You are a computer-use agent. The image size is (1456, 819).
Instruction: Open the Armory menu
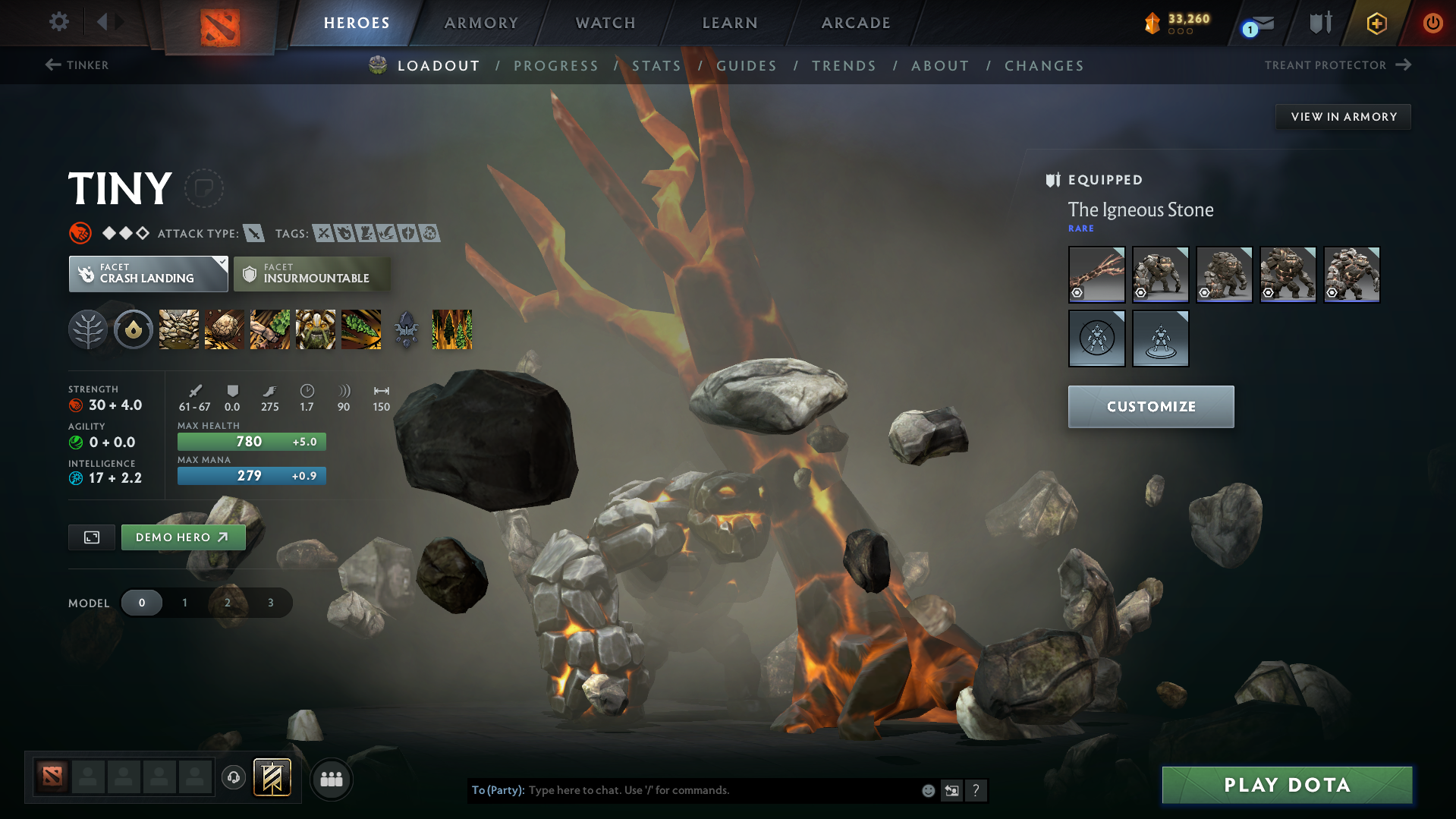click(x=480, y=22)
